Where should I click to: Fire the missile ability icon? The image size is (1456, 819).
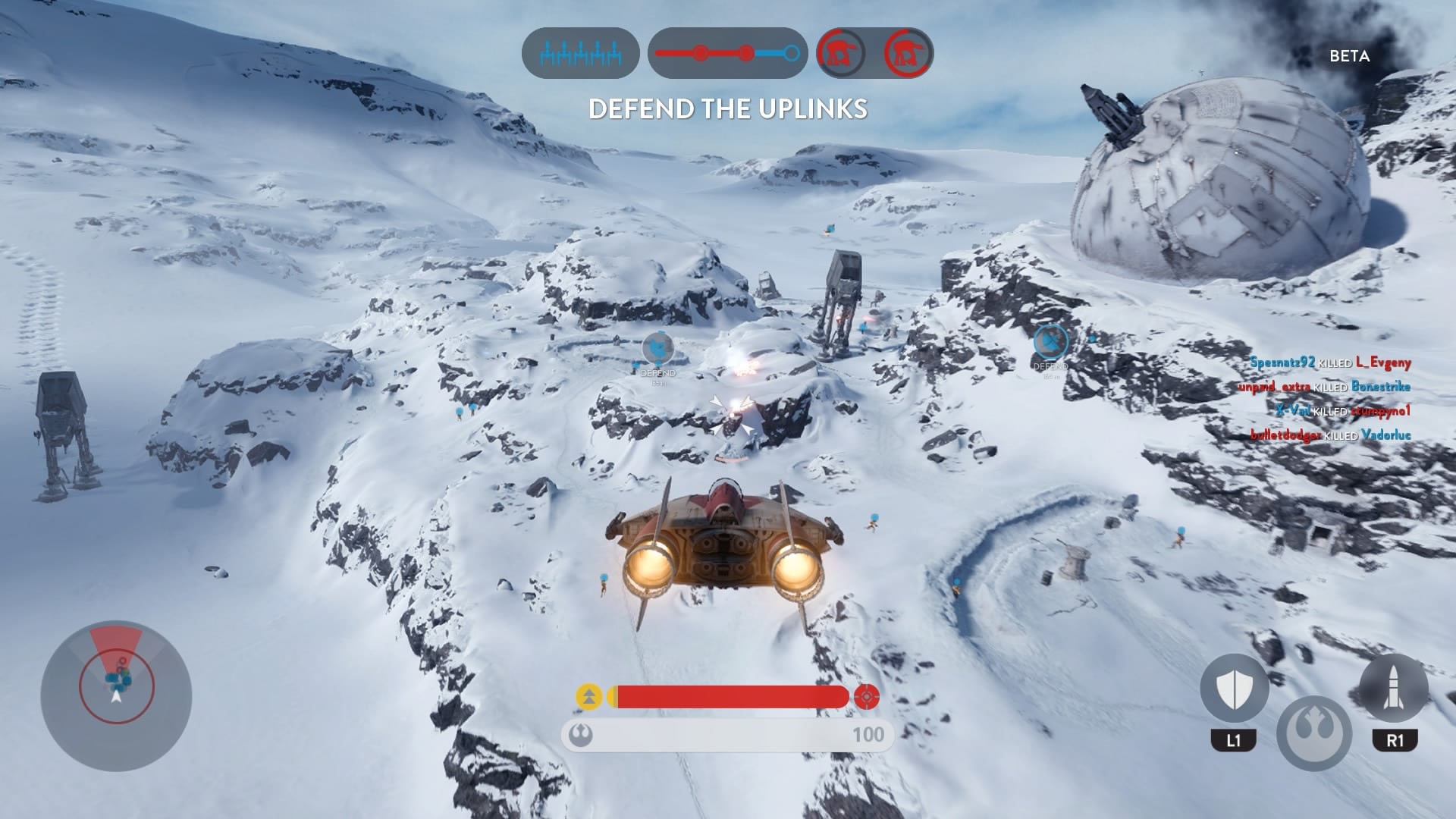(x=1394, y=689)
